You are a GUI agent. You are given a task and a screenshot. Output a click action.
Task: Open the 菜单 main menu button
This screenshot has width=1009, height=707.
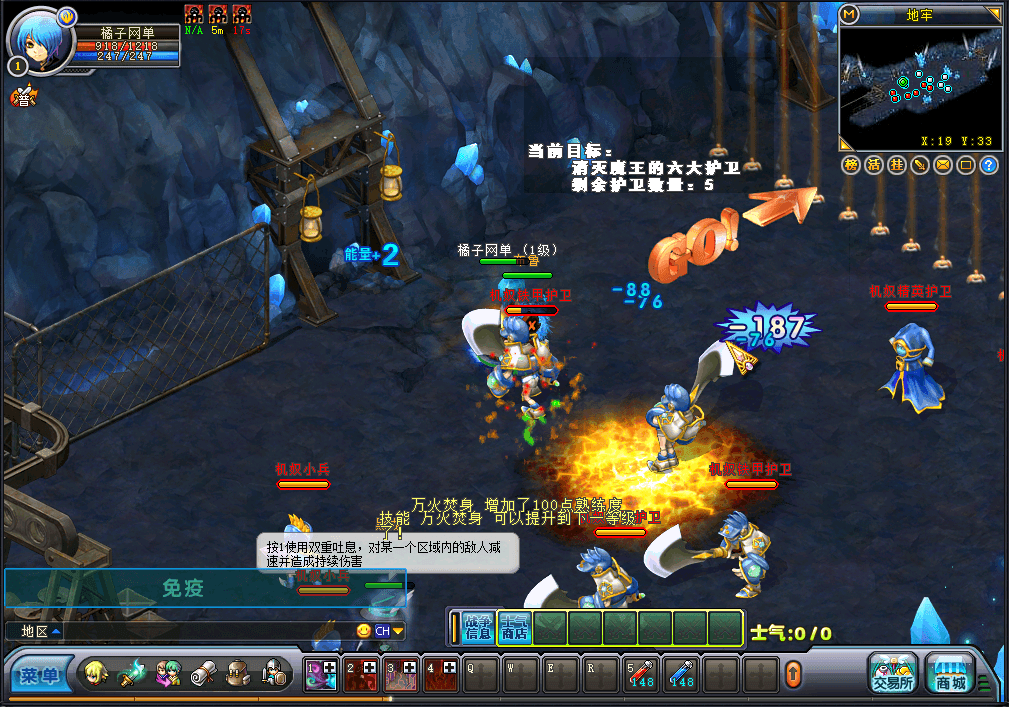41,676
